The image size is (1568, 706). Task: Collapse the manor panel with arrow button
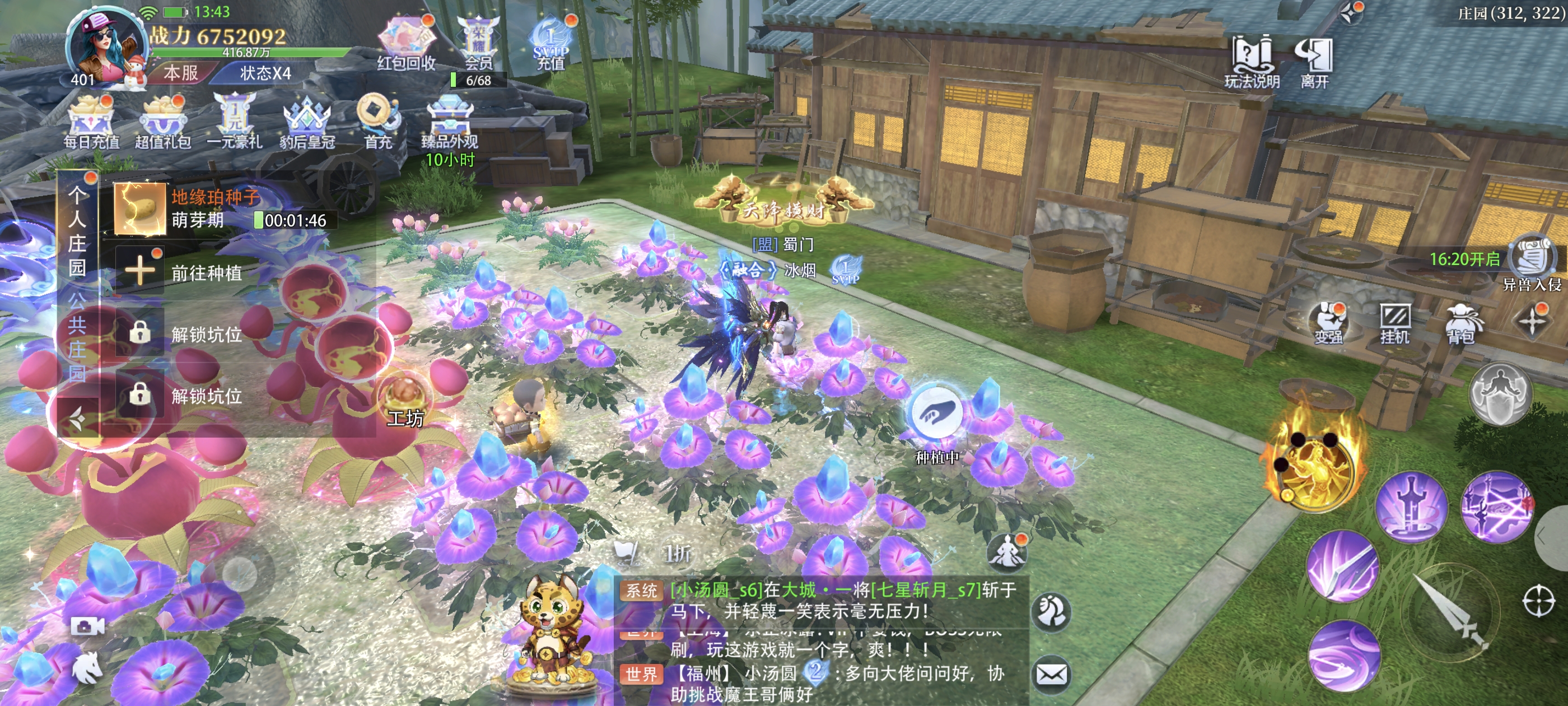pos(77,418)
